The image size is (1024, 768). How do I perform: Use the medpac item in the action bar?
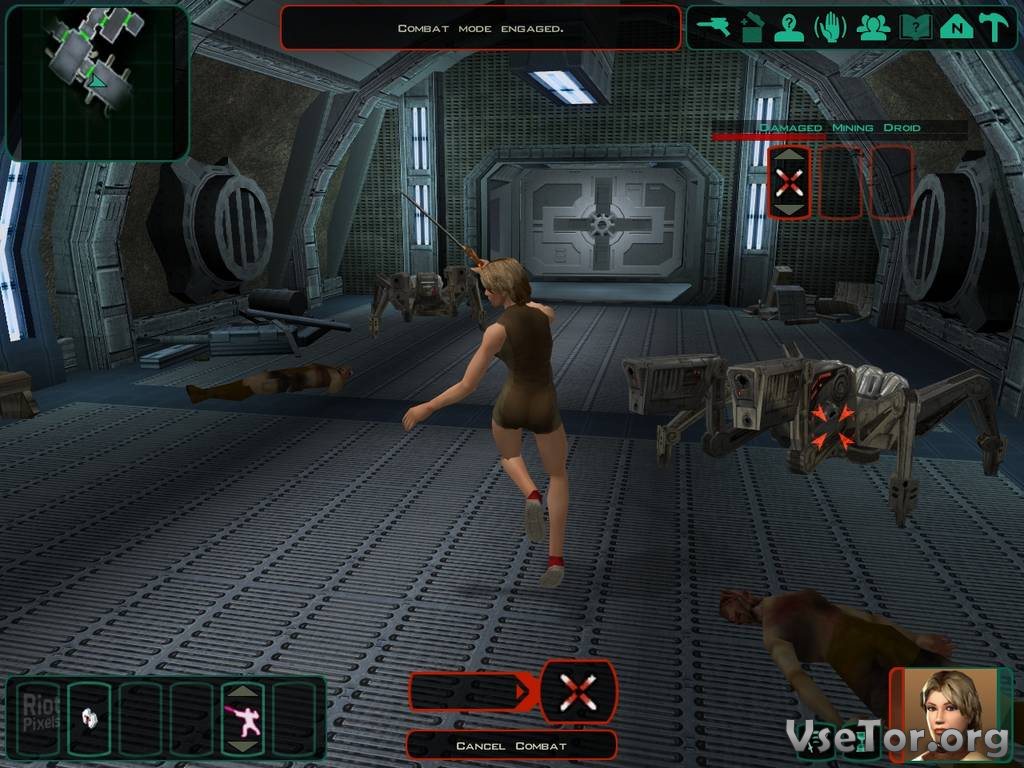coord(91,717)
